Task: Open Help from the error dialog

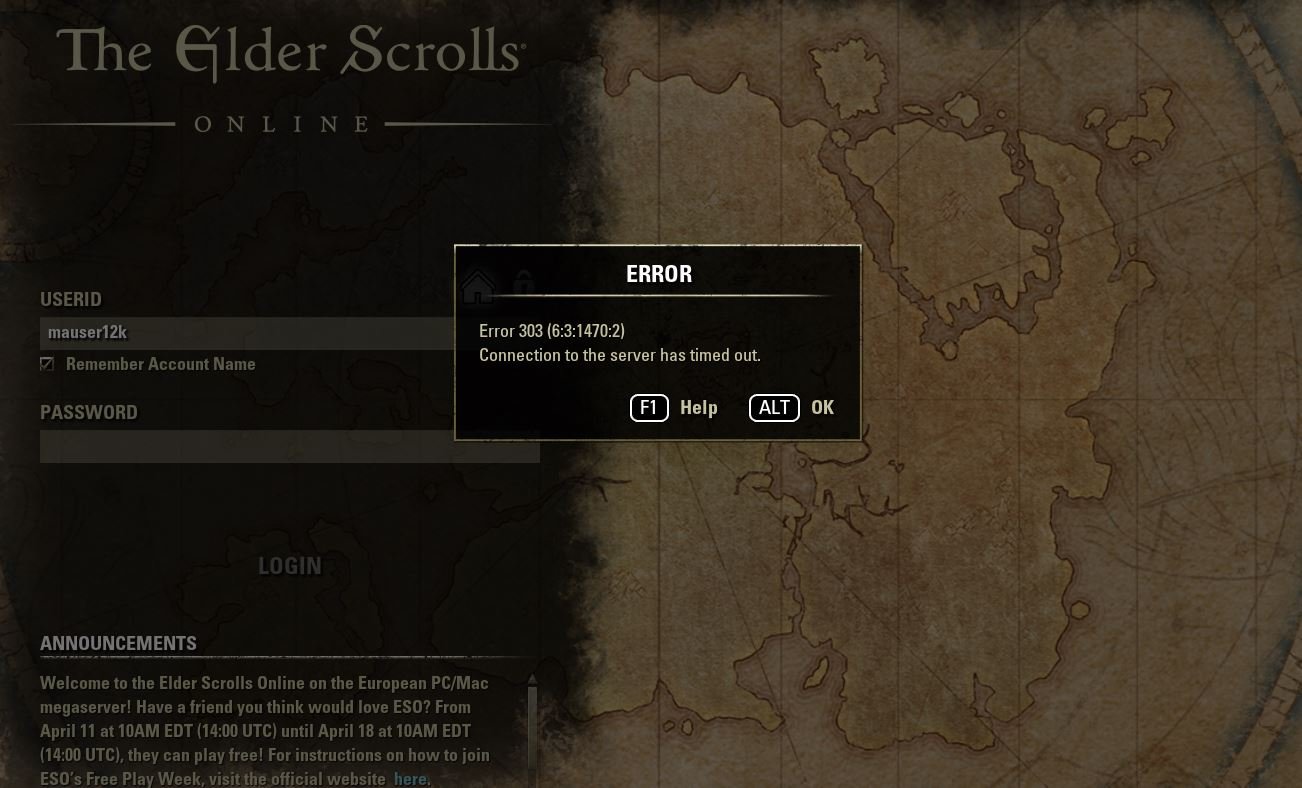Action: tap(698, 407)
